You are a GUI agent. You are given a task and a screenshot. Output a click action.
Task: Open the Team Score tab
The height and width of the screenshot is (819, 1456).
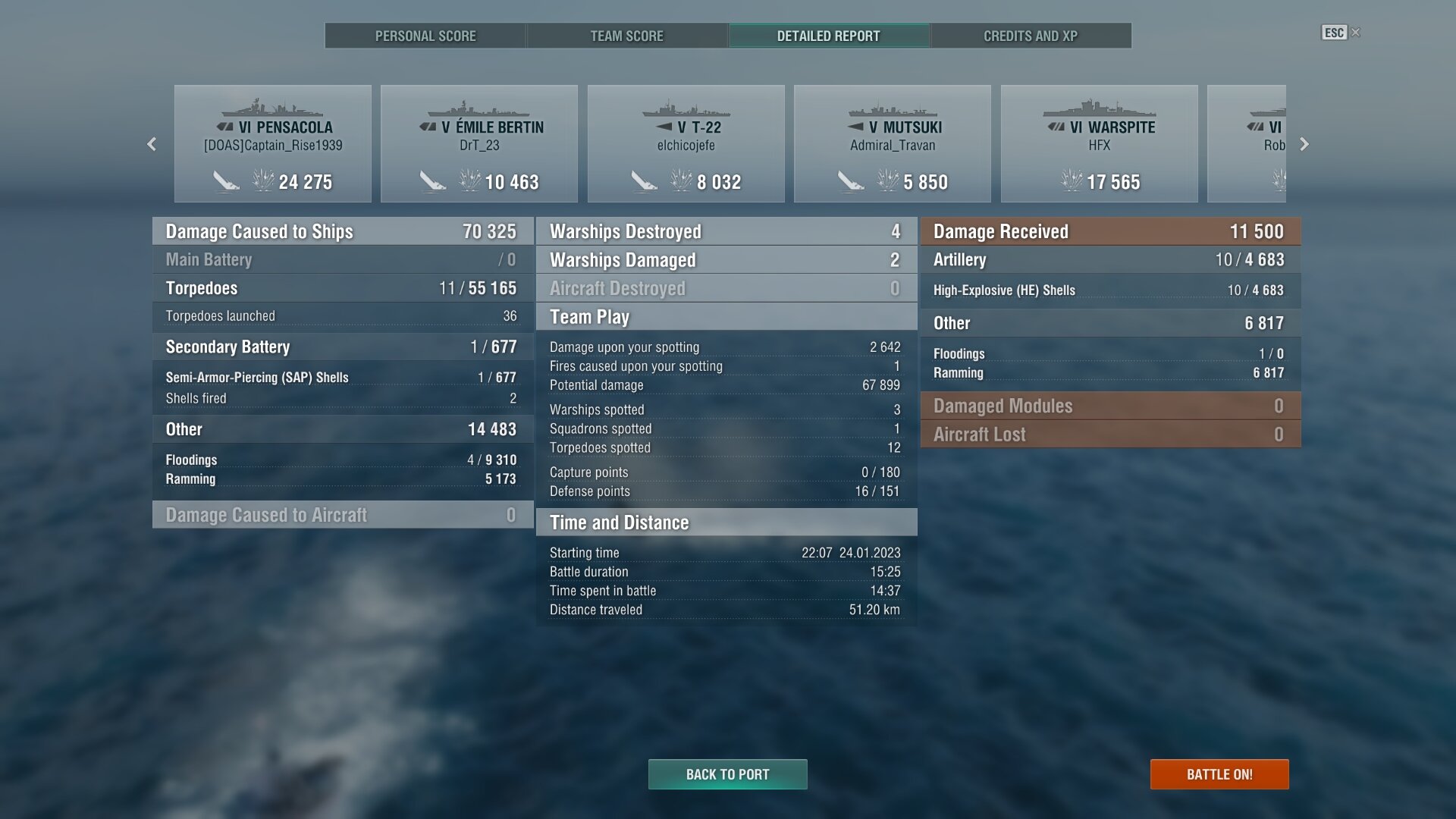pos(626,36)
